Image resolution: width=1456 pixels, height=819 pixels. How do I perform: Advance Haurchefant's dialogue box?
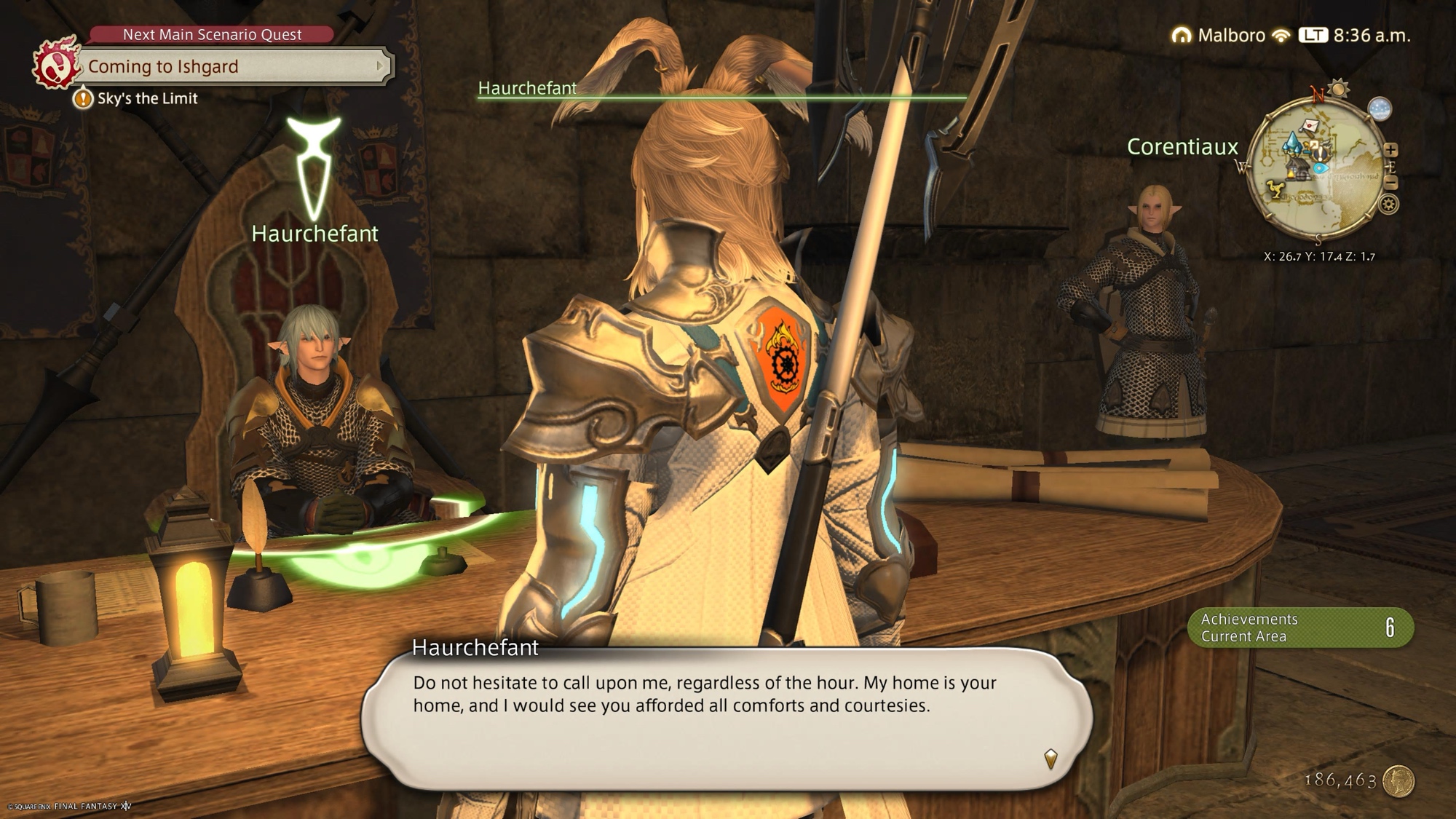pyautogui.click(x=1050, y=759)
